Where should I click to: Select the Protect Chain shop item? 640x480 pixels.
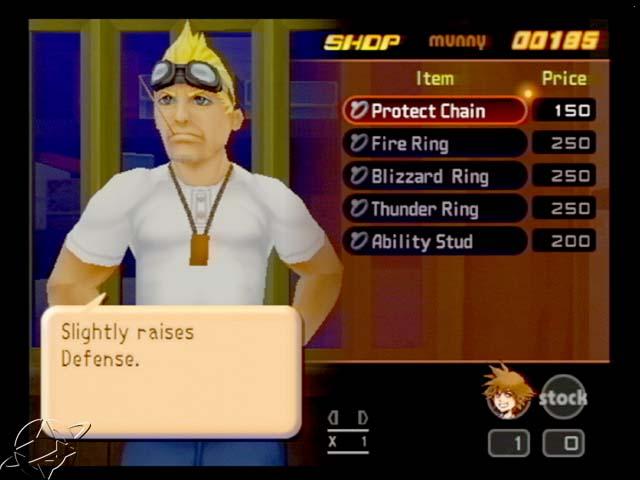(x=434, y=111)
